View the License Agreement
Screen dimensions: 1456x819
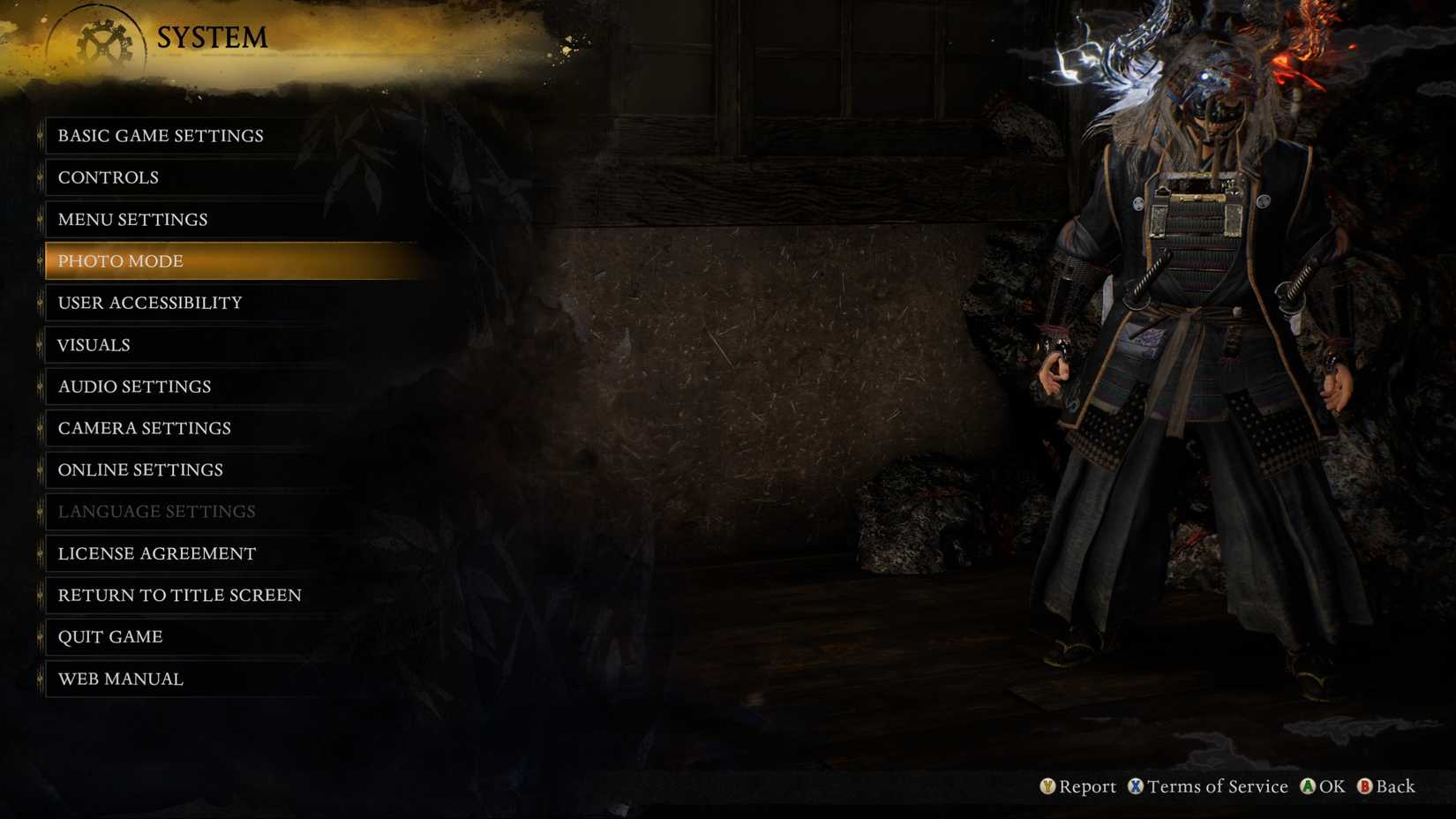156,553
